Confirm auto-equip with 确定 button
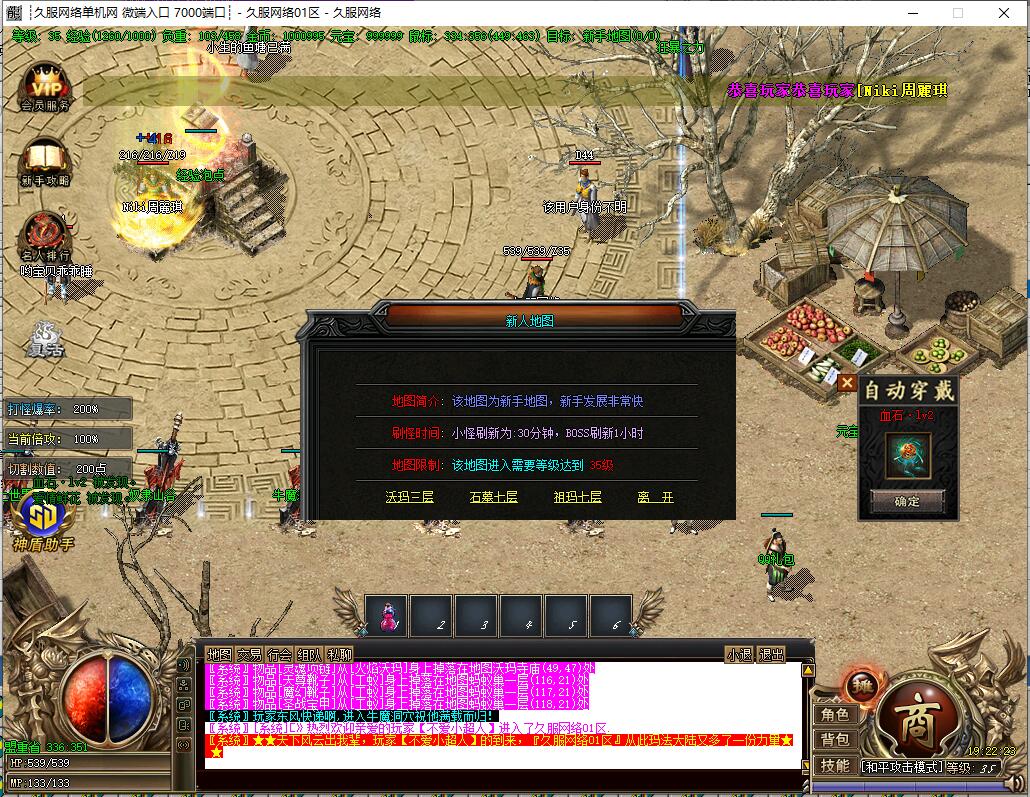Screen dimensions: 1030x797 [907, 501]
